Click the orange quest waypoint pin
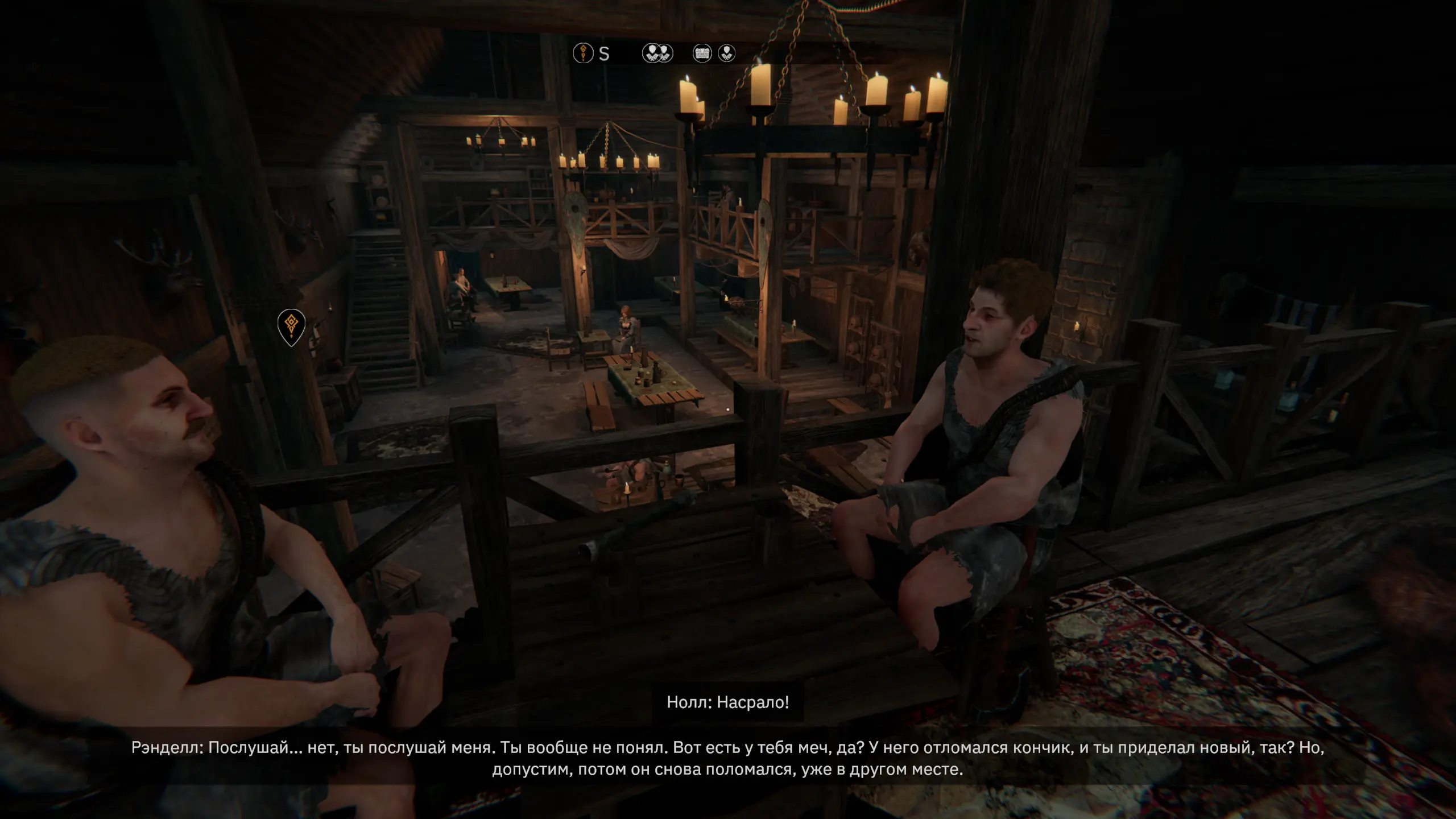Screen dimensions: 1456x819 291,326
